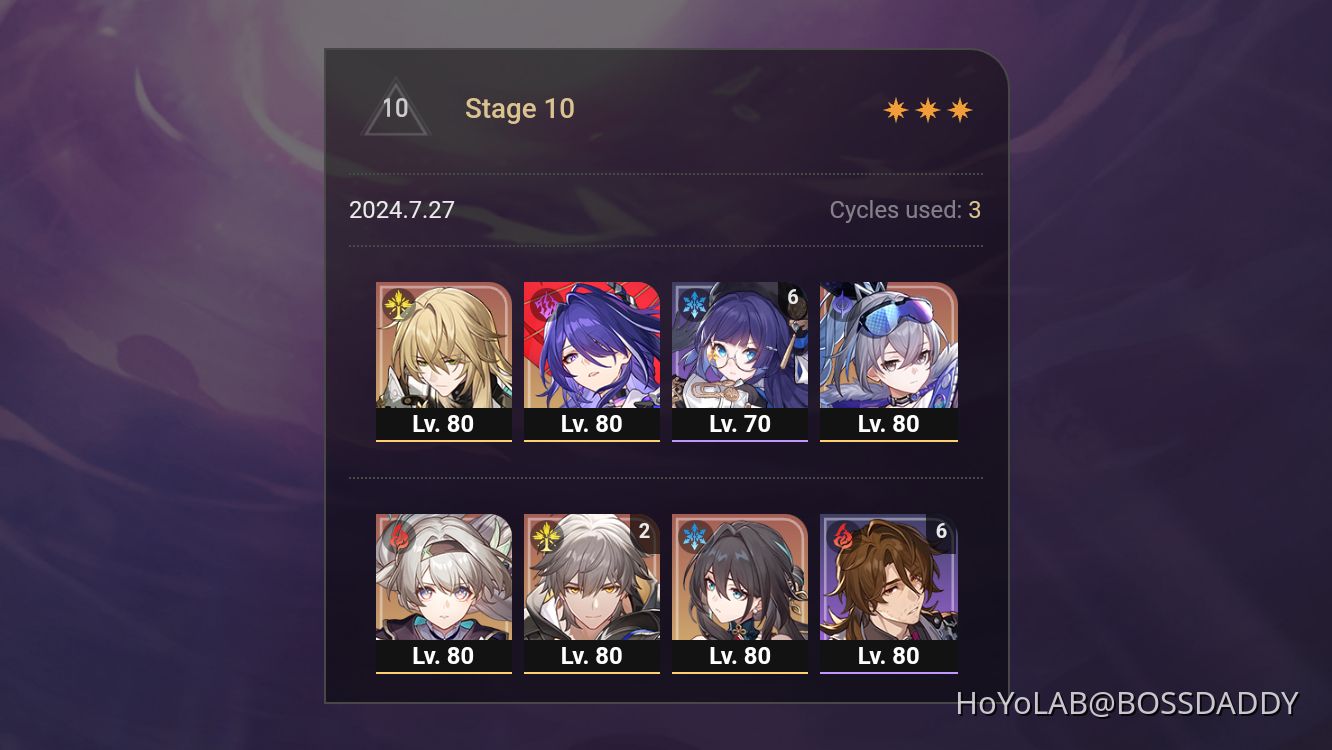Click the rightmost rating star
The height and width of the screenshot is (750, 1332).
[959, 108]
